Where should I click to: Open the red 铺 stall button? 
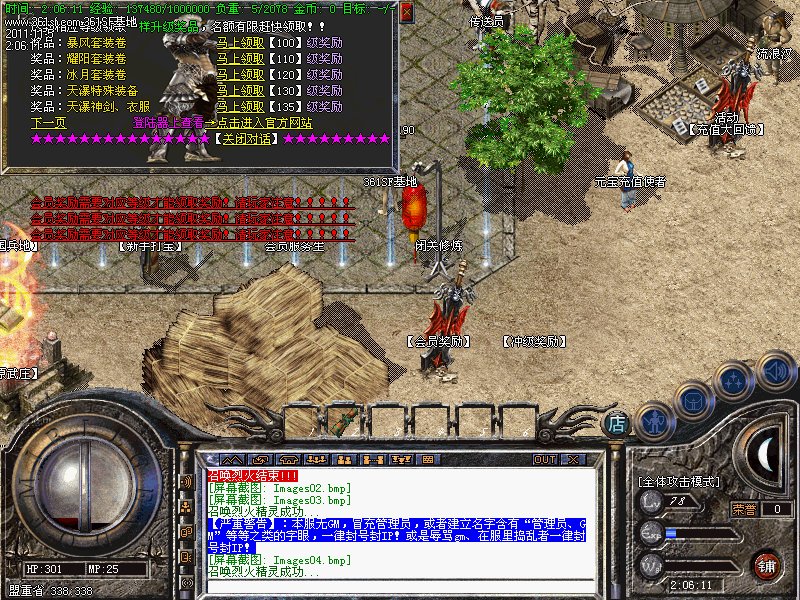pos(766,565)
